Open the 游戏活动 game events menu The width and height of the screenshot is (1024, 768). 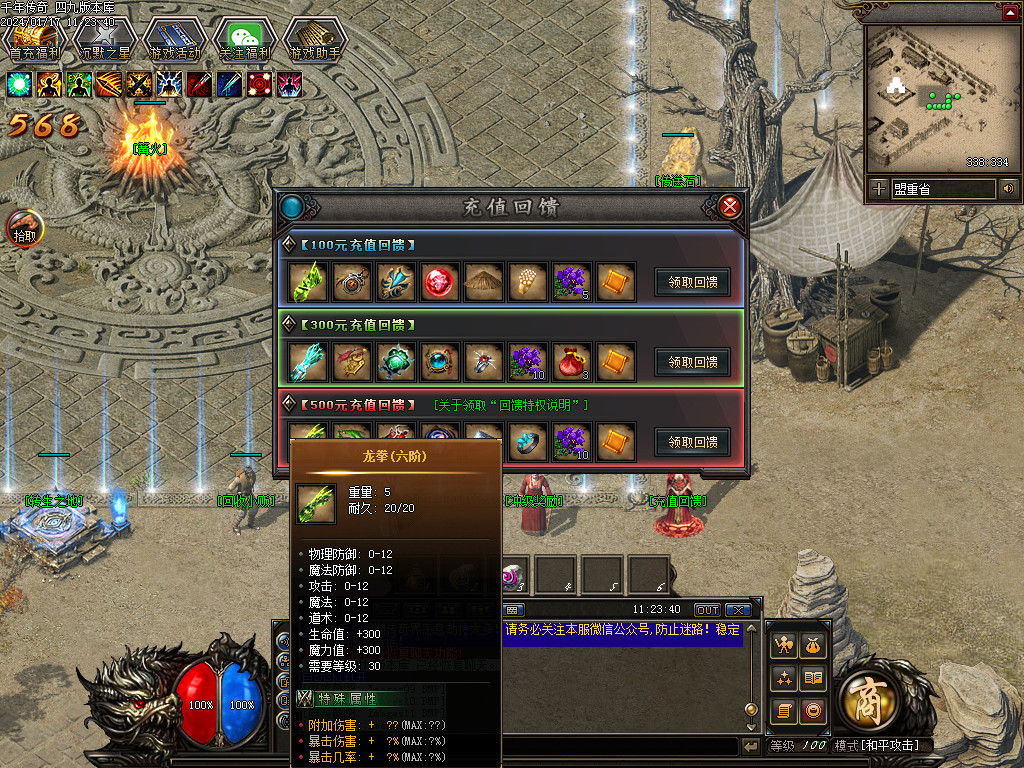tap(175, 40)
